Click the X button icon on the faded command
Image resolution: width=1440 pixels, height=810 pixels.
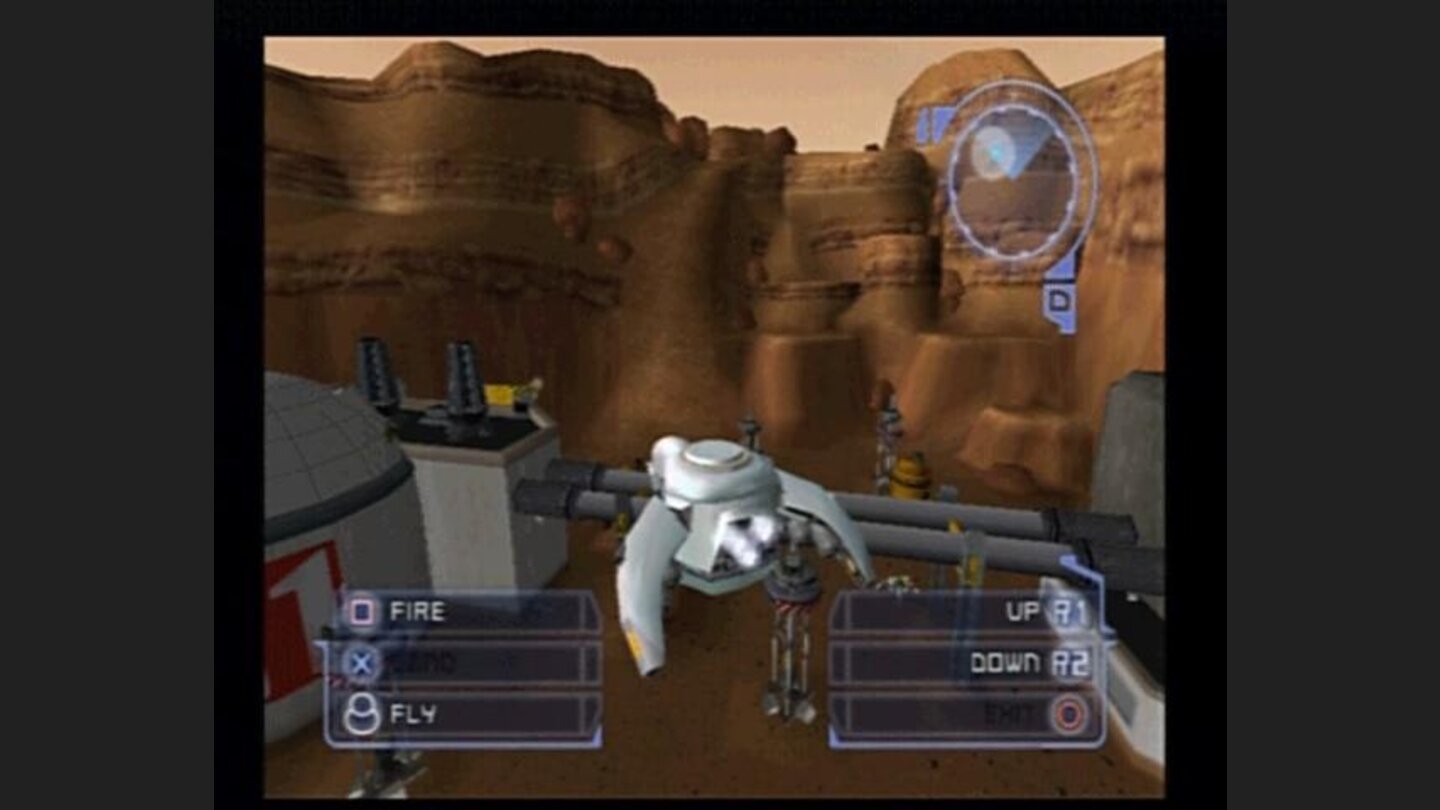coord(359,659)
